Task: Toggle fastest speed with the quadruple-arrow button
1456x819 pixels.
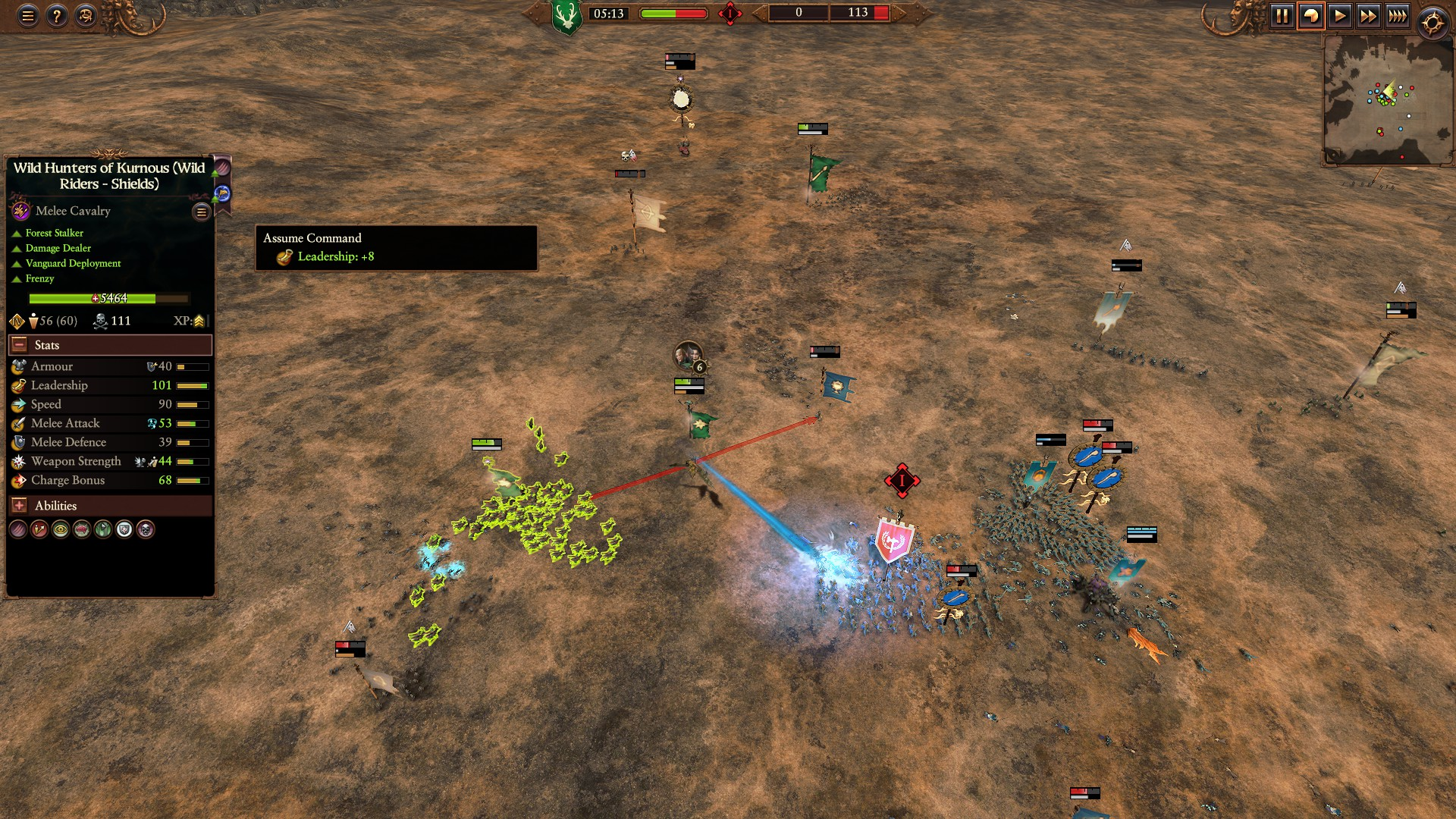Action: pos(1396,14)
